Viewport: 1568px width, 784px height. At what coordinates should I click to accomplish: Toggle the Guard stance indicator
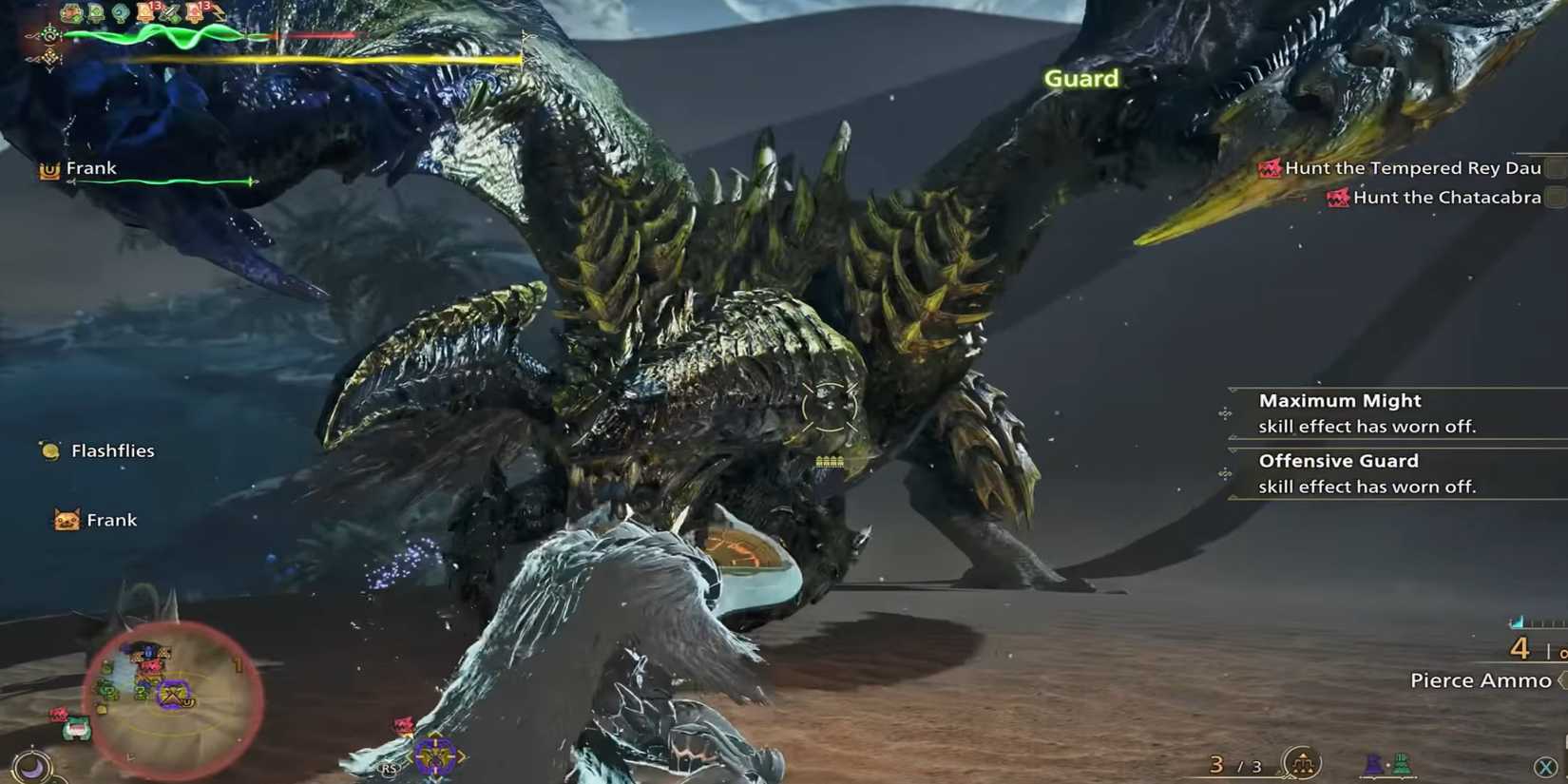click(1082, 79)
